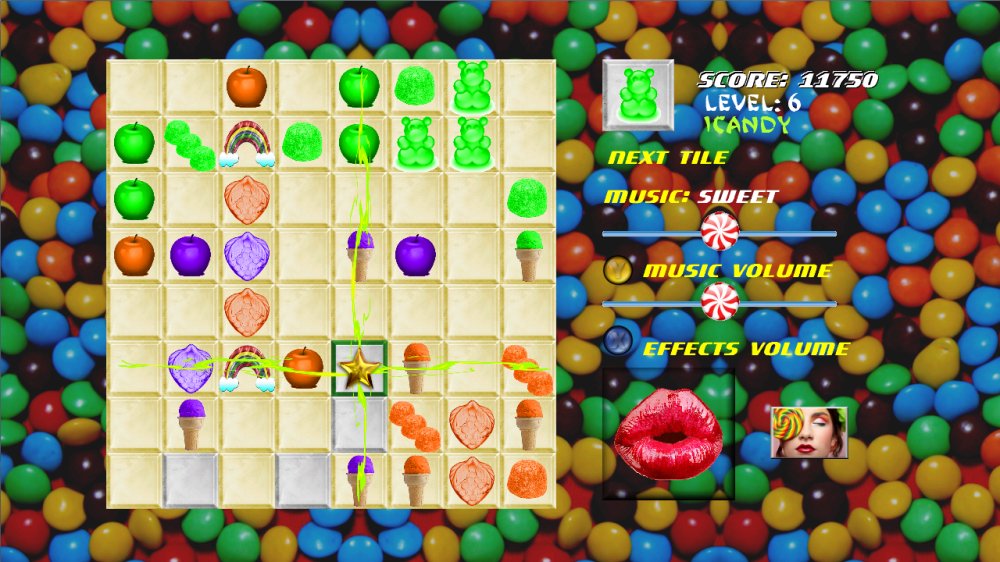Click the next tile gummy bear preview
The height and width of the screenshot is (562, 1000).
[638, 95]
